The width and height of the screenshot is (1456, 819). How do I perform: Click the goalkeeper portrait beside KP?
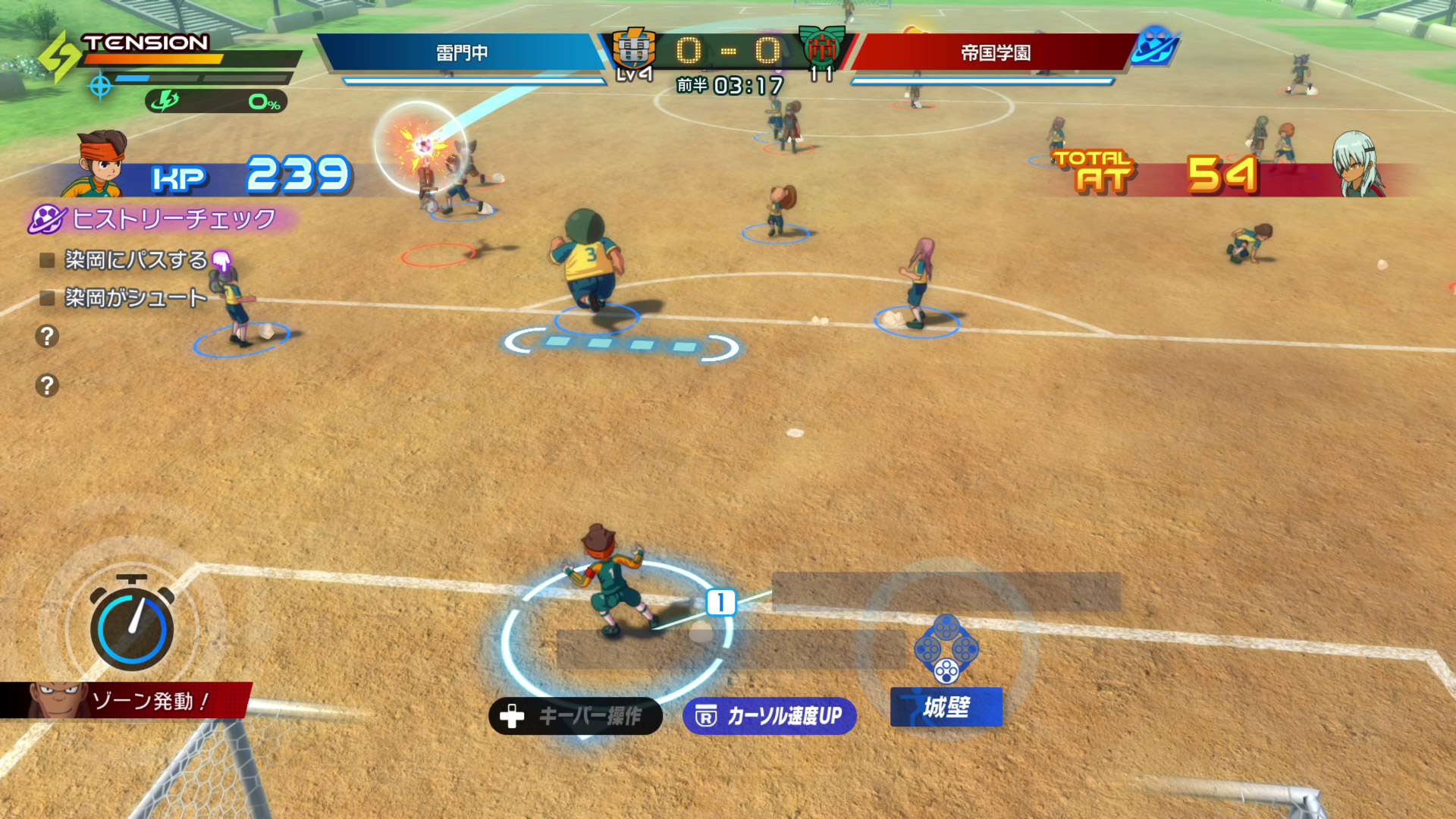tap(102, 165)
